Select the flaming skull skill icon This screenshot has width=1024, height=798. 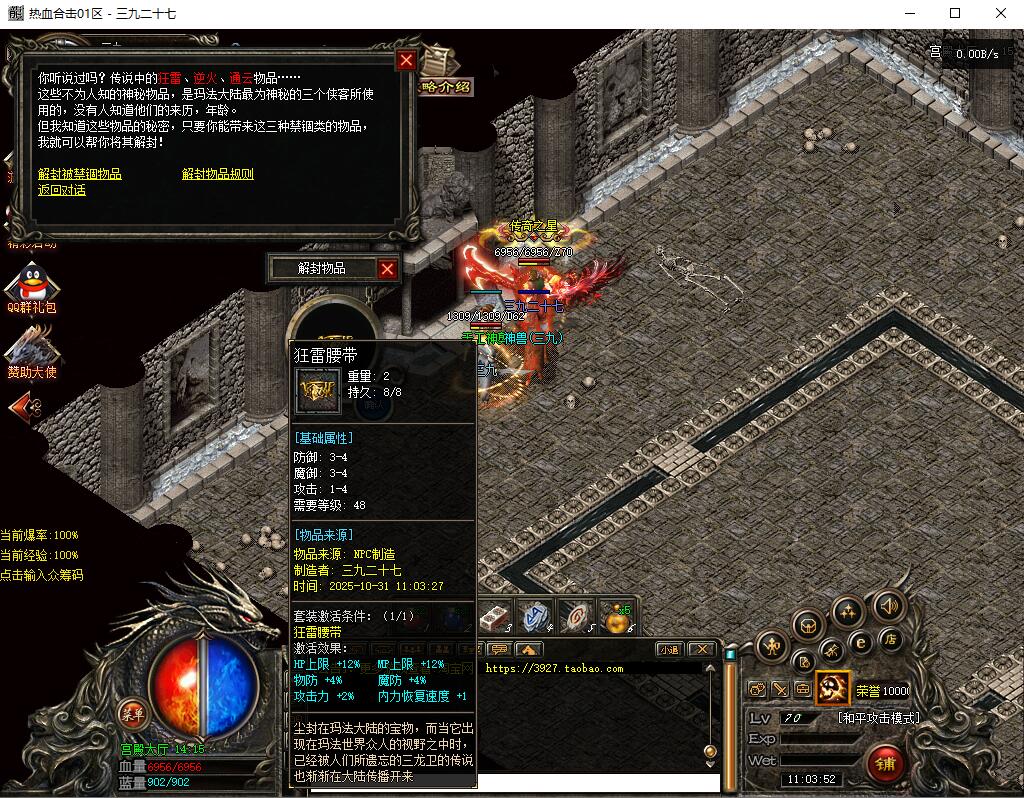(832, 688)
